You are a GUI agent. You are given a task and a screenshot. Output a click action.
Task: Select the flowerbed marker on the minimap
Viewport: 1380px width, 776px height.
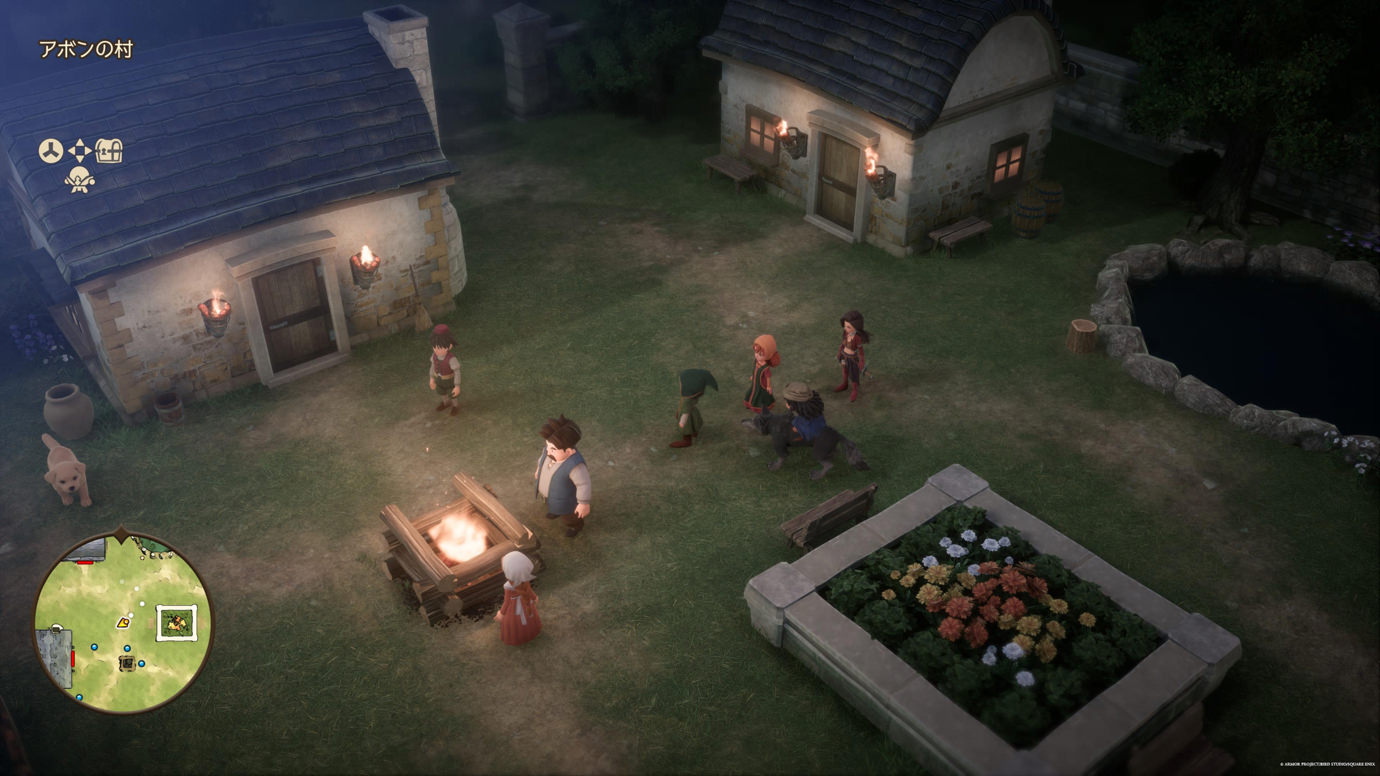[176, 622]
